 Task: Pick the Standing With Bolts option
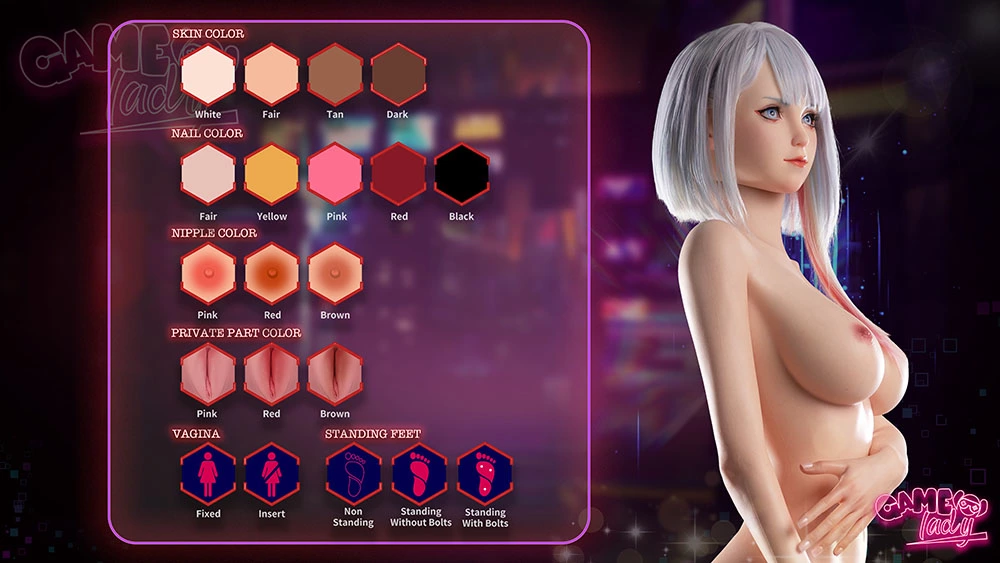click(x=484, y=473)
